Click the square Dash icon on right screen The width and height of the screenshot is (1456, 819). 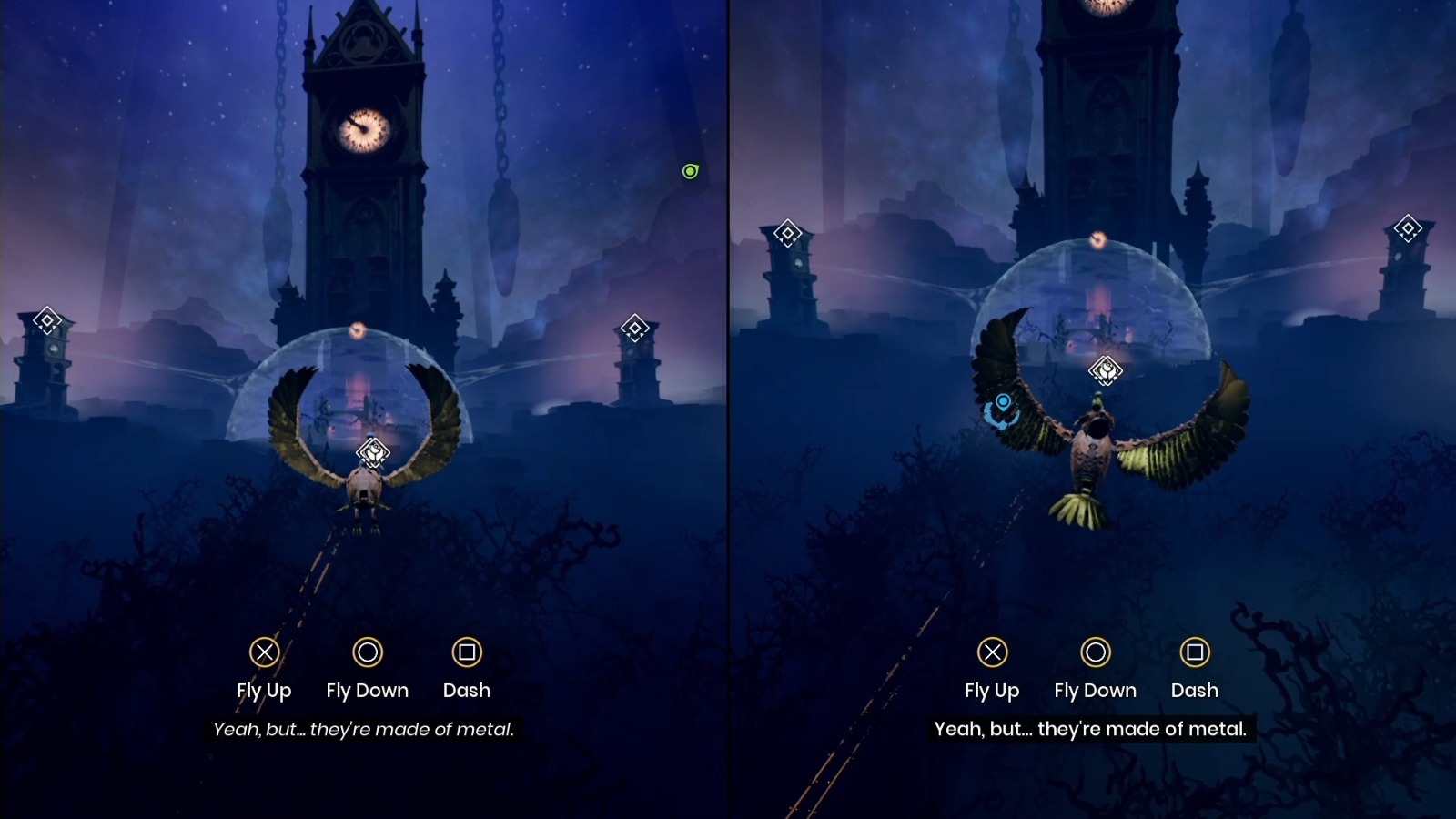coord(1195,652)
